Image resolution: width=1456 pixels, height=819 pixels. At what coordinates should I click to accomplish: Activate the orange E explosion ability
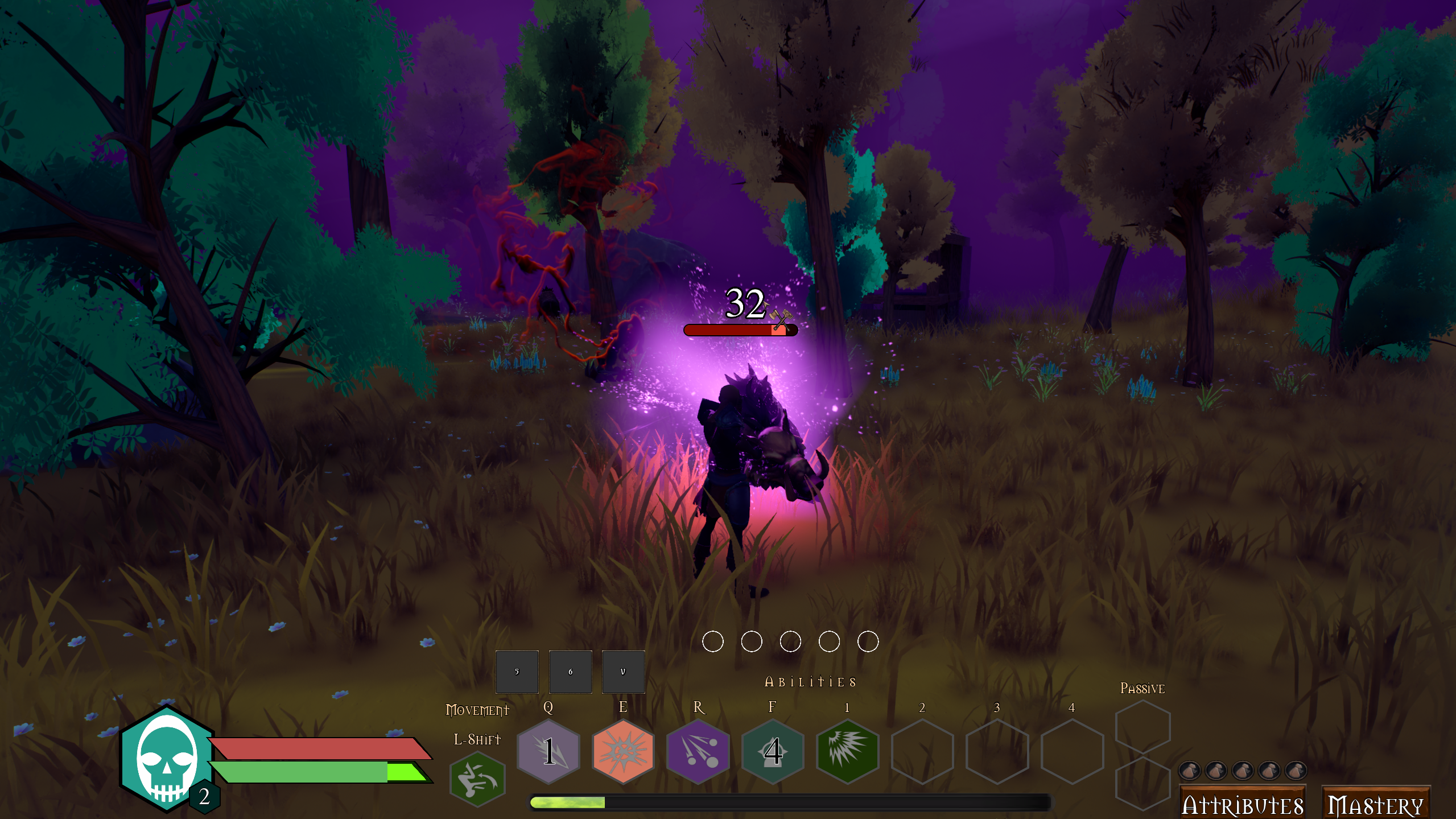[x=623, y=751]
